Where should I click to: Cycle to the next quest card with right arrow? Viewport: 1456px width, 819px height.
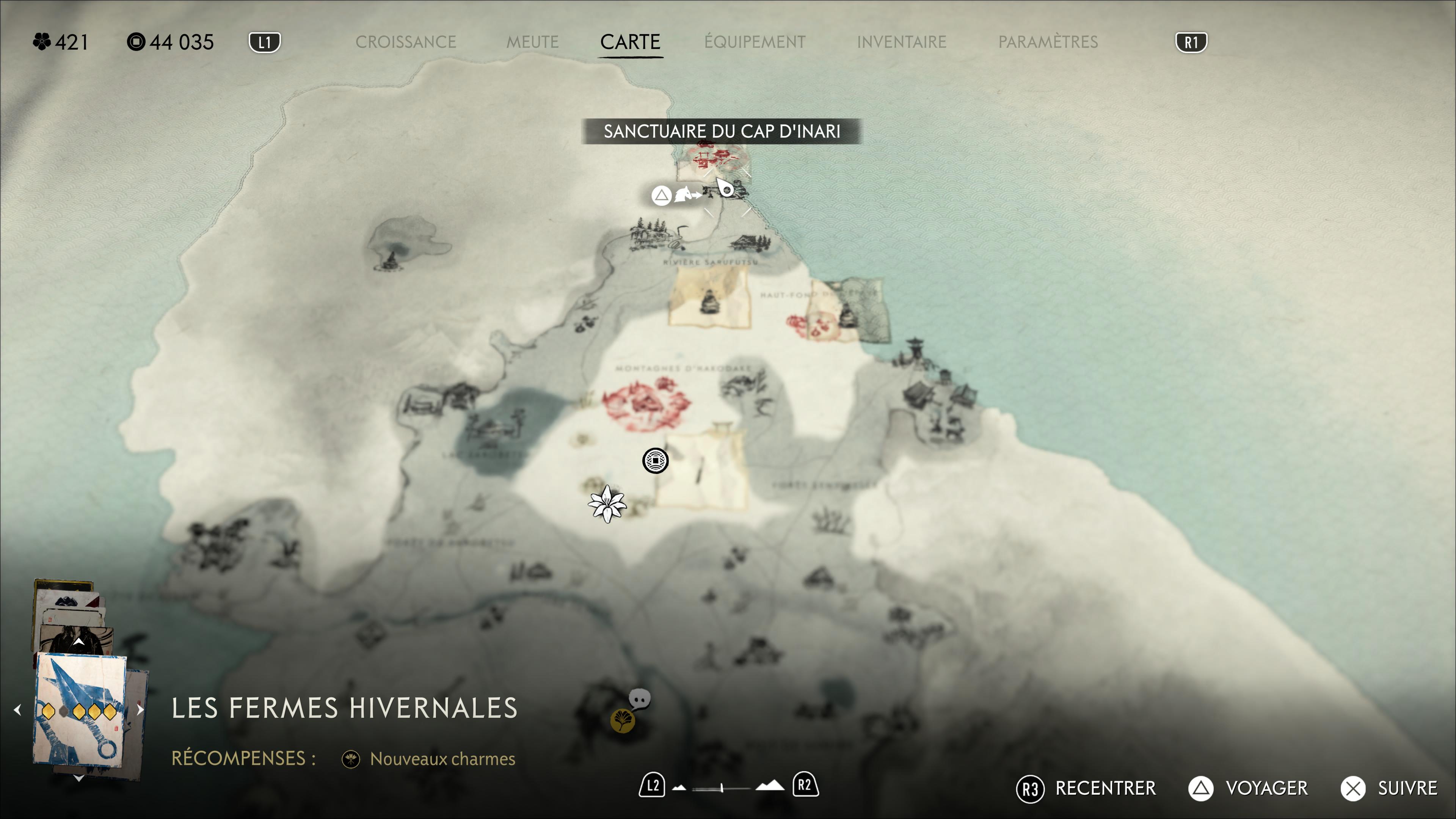click(140, 709)
